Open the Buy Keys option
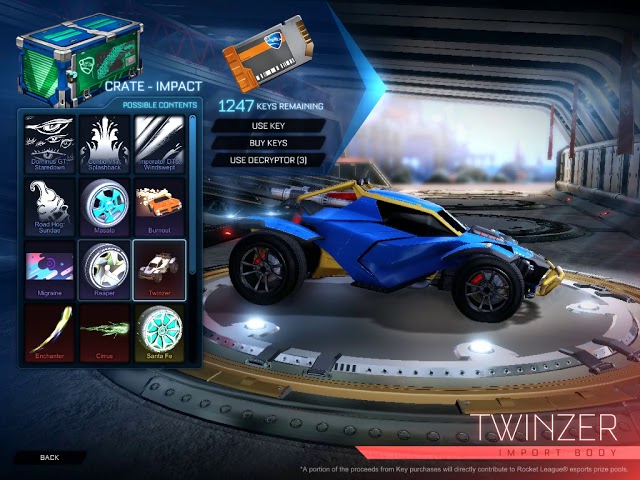Image resolution: width=640 pixels, height=480 pixels. (x=267, y=143)
